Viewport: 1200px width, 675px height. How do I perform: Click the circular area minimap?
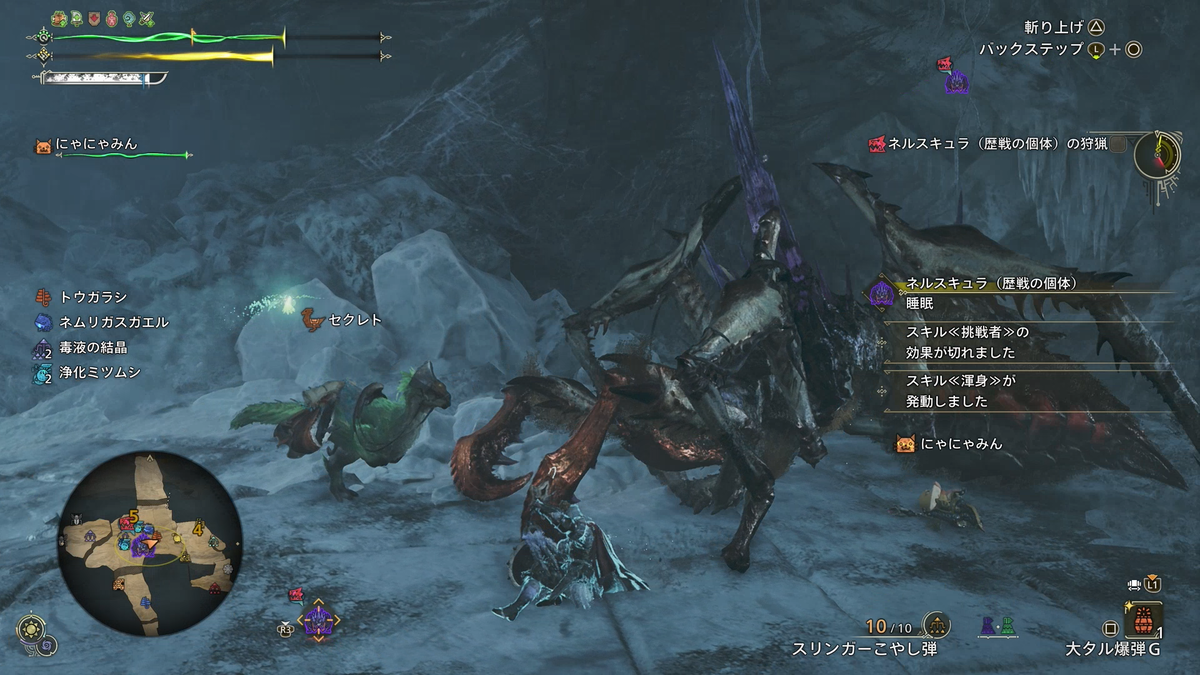pos(150,544)
